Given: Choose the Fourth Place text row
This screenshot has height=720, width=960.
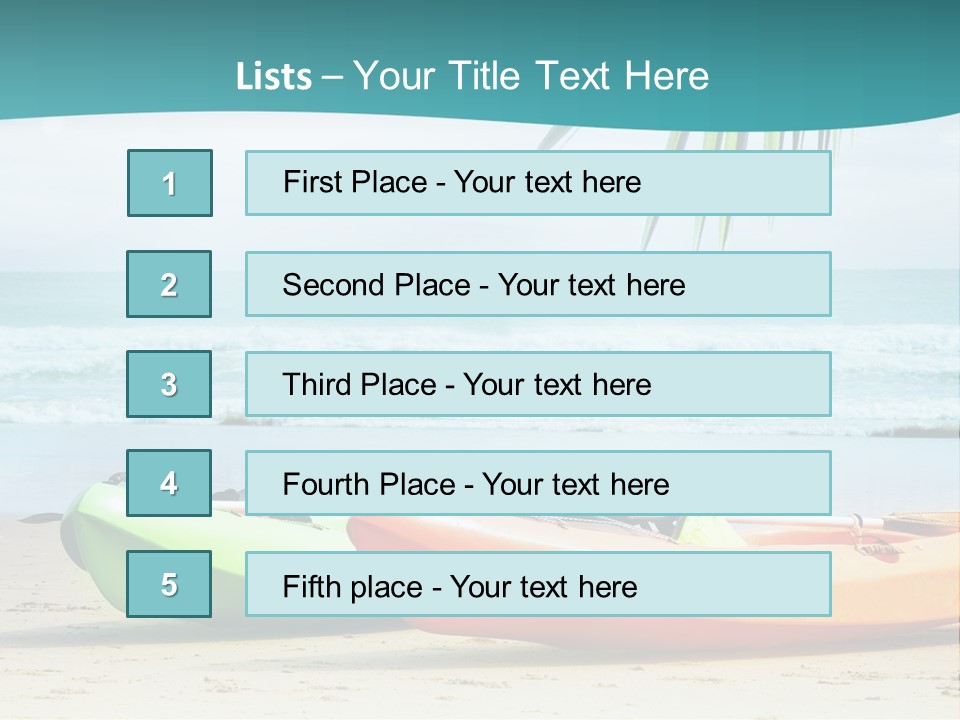Looking at the screenshot, I should (538, 484).
